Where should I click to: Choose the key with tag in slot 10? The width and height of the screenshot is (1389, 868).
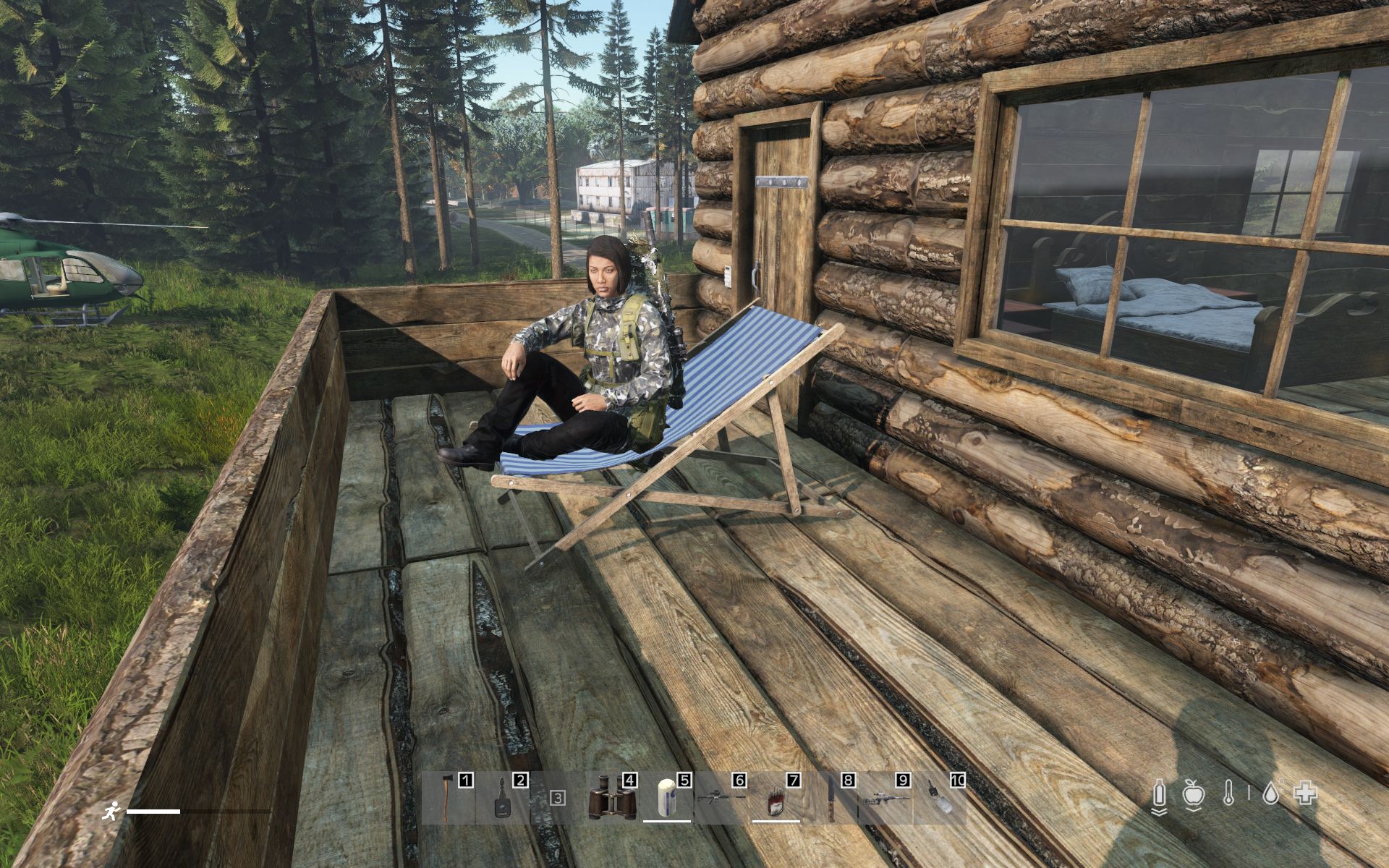click(x=939, y=799)
